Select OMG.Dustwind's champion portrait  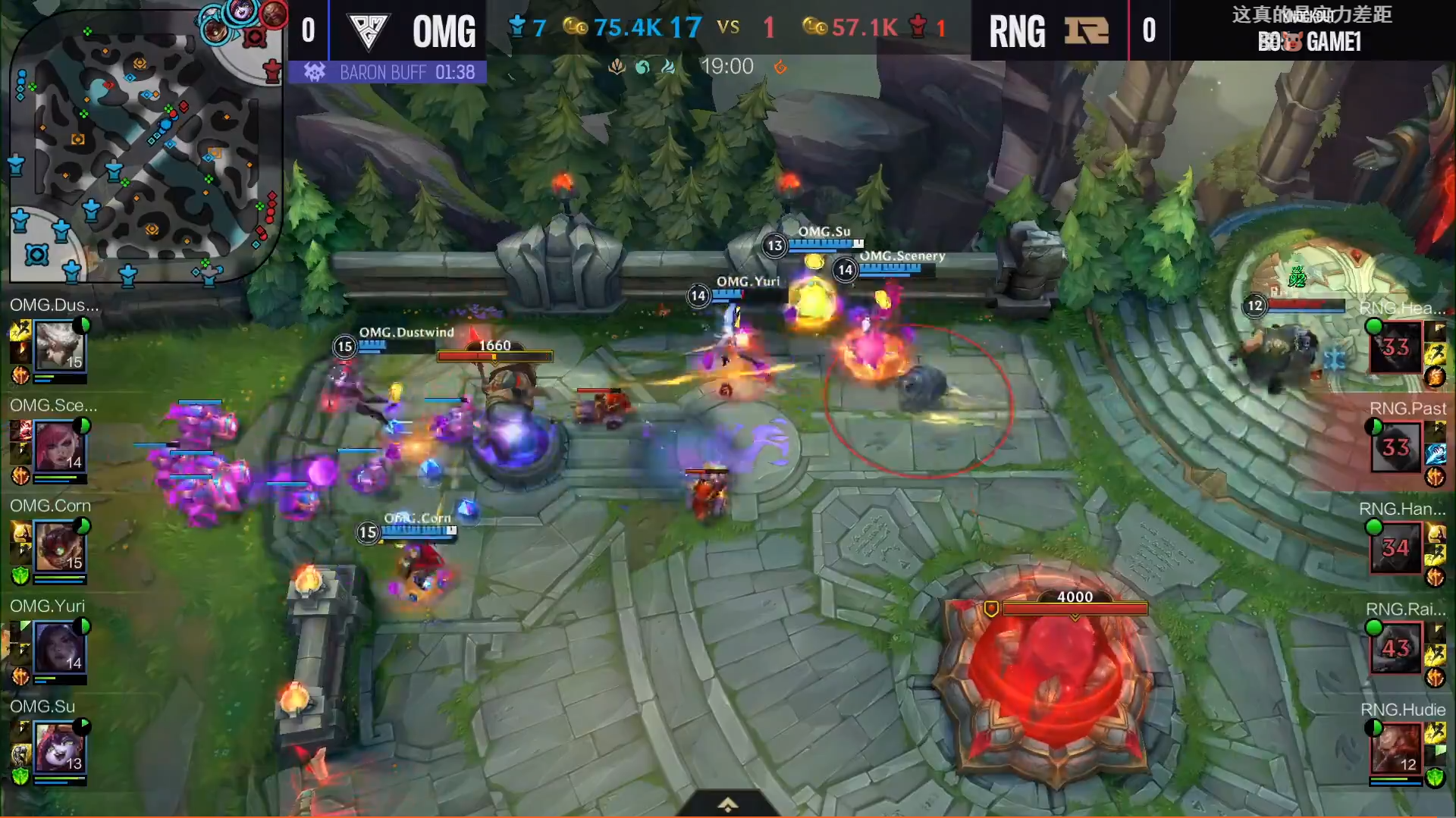coord(59,346)
